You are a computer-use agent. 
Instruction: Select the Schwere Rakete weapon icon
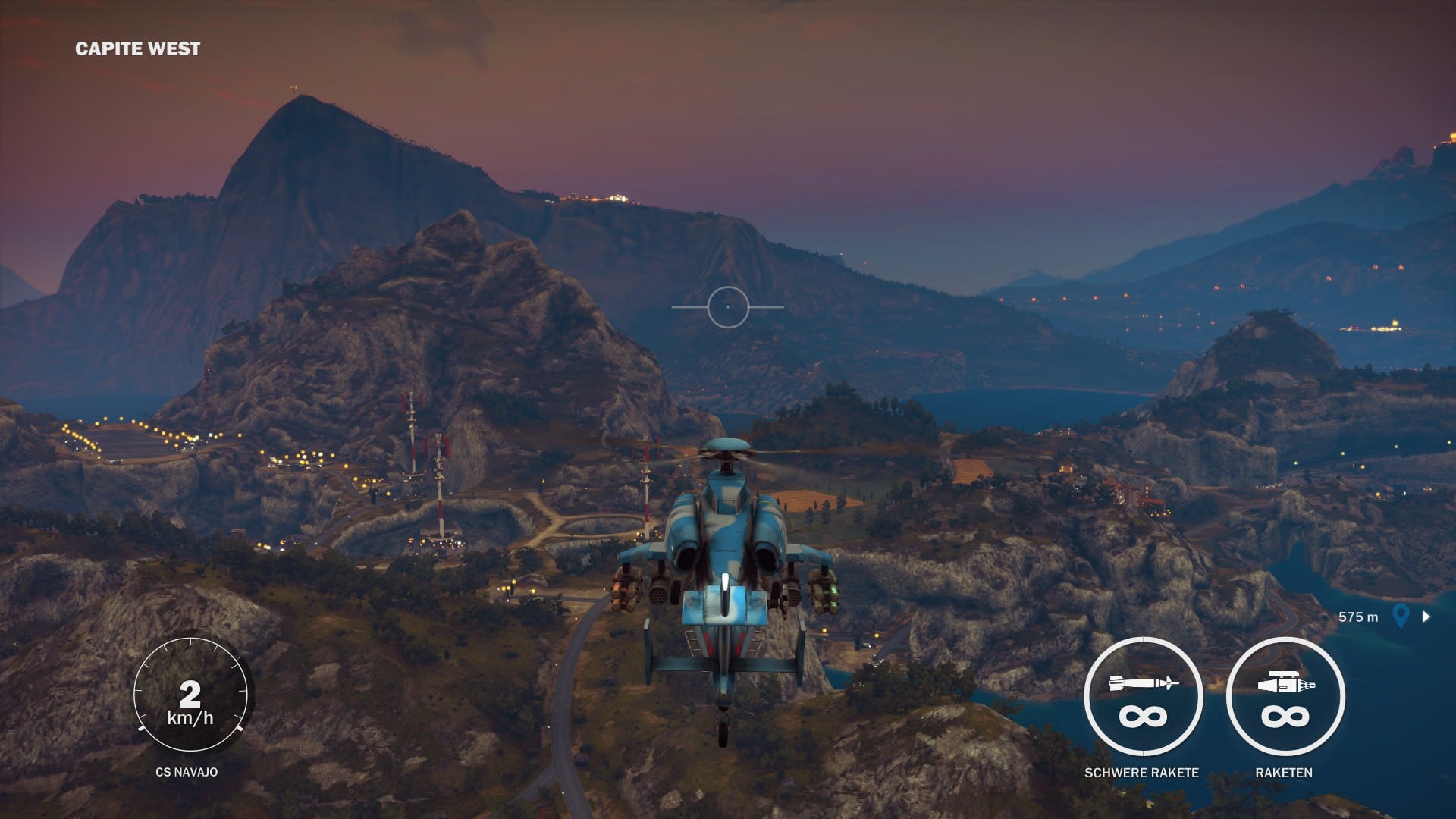click(1142, 697)
